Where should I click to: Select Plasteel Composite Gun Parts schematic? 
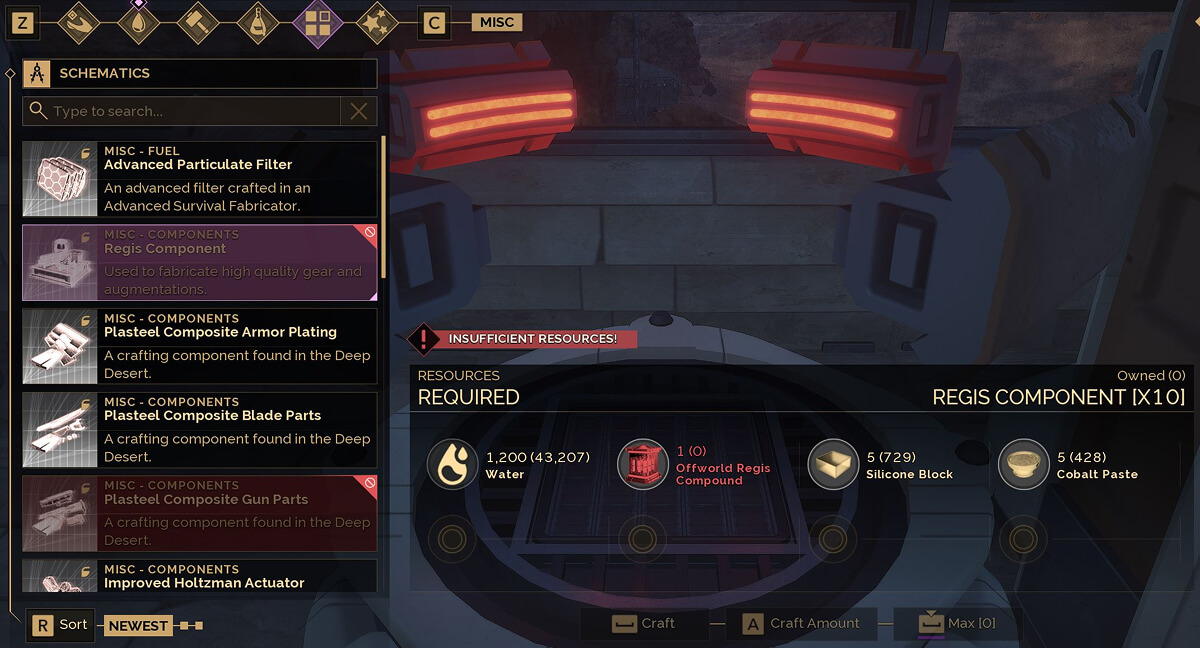tap(200, 513)
